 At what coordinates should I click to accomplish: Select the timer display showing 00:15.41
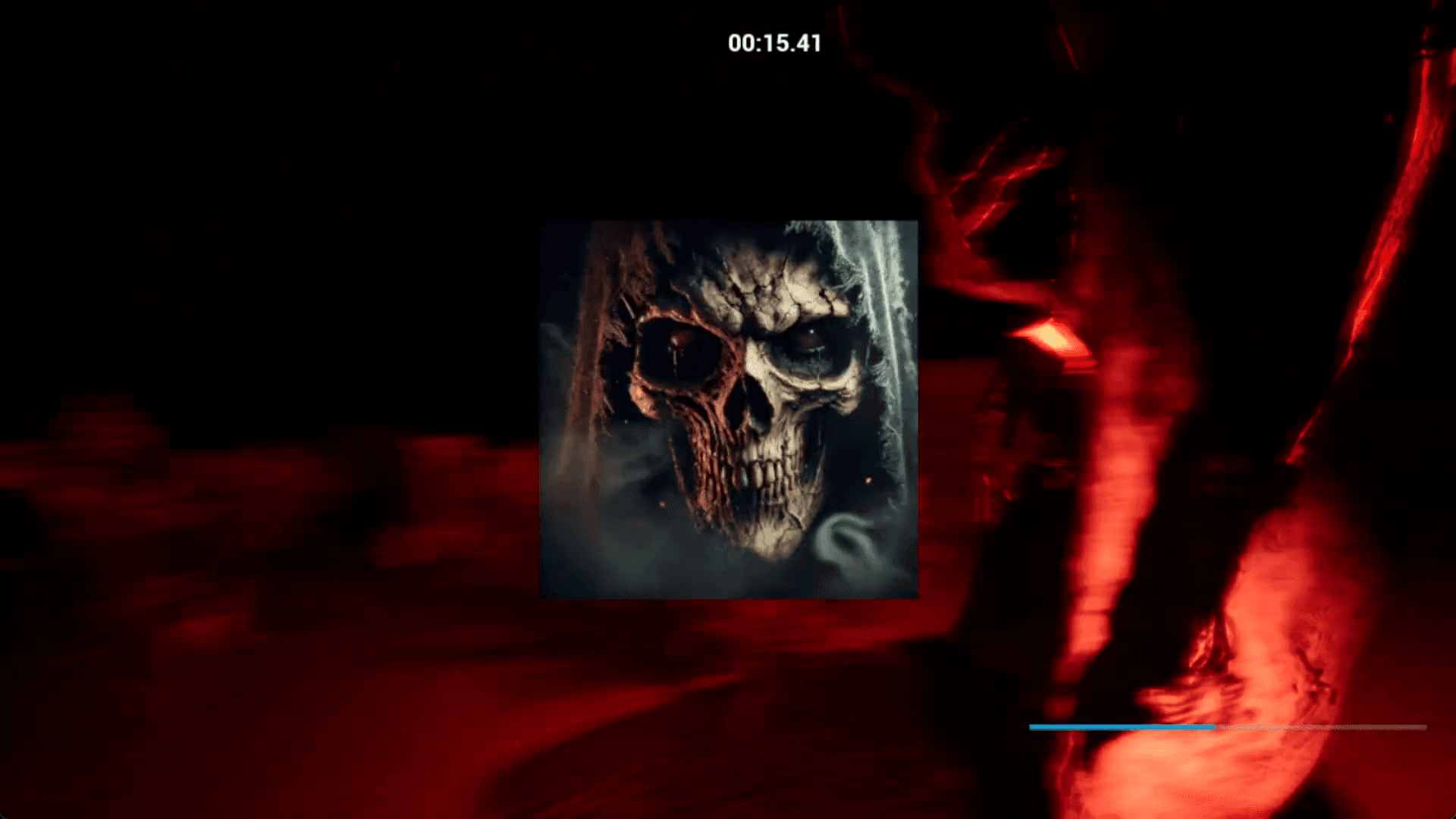click(772, 43)
